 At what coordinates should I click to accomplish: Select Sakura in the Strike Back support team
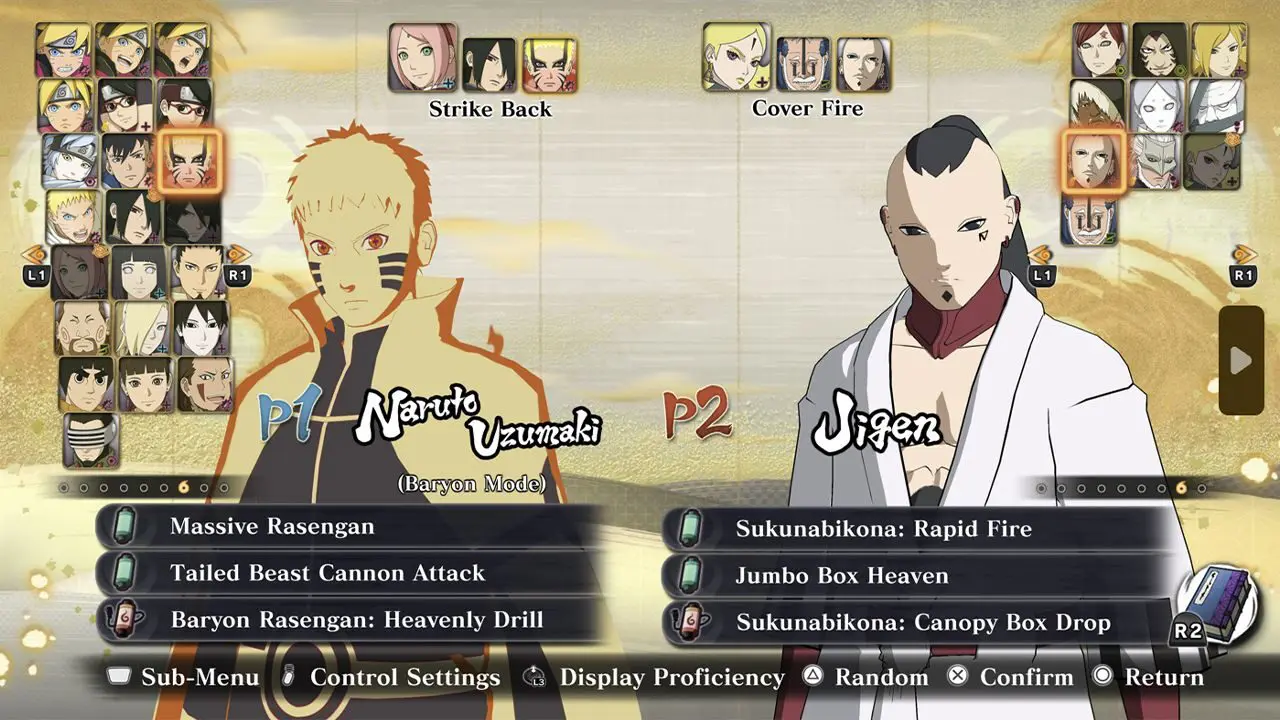tap(422, 58)
